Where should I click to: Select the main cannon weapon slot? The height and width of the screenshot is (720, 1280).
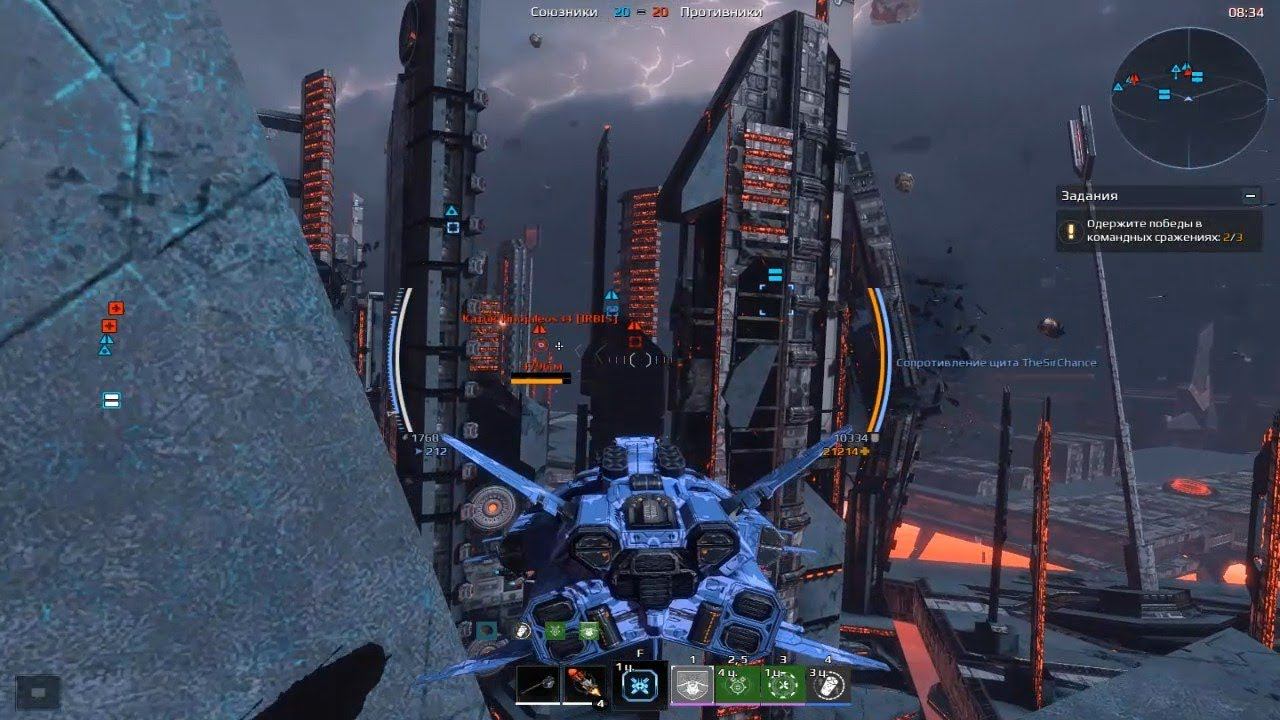[x=538, y=686]
